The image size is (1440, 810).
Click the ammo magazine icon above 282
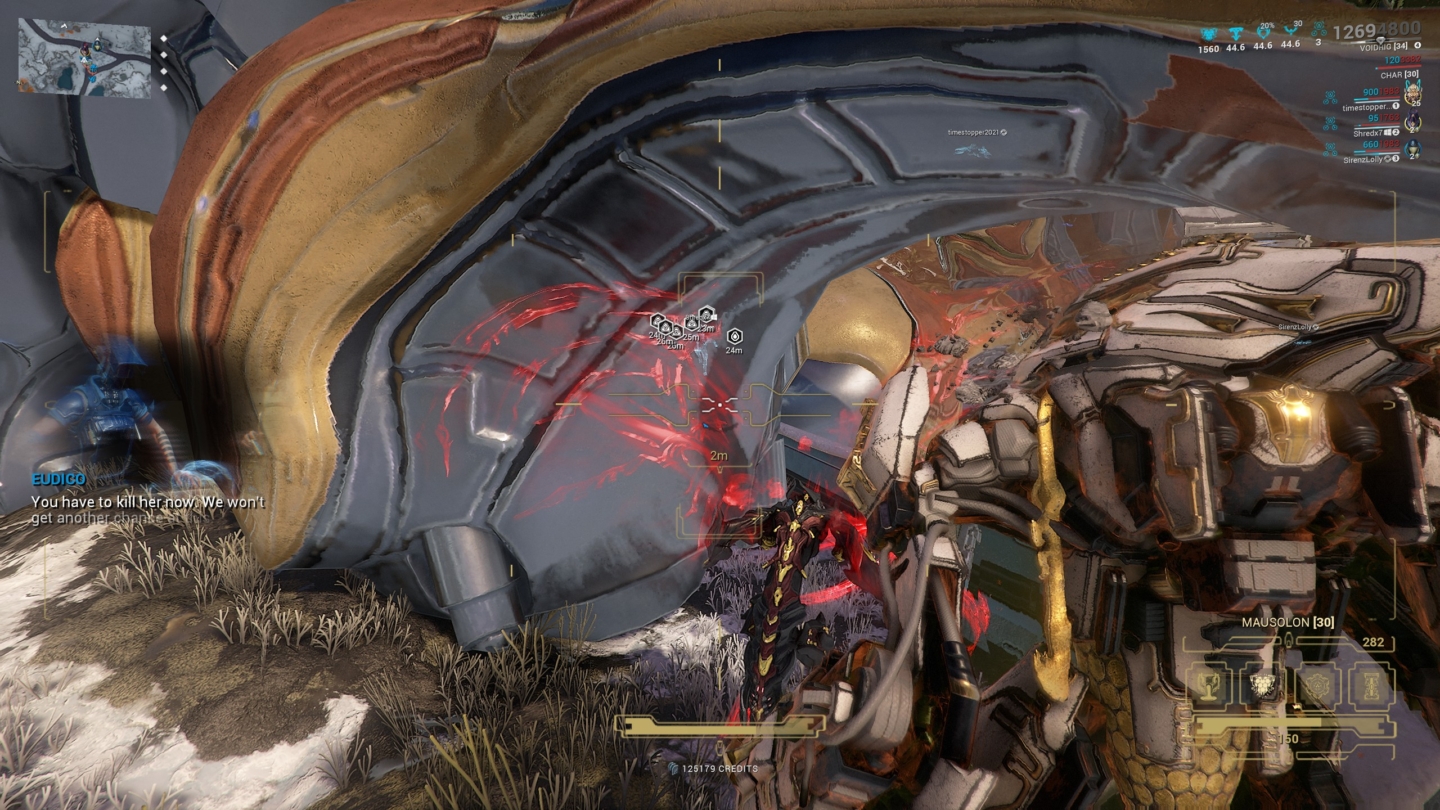[x=1288, y=640]
